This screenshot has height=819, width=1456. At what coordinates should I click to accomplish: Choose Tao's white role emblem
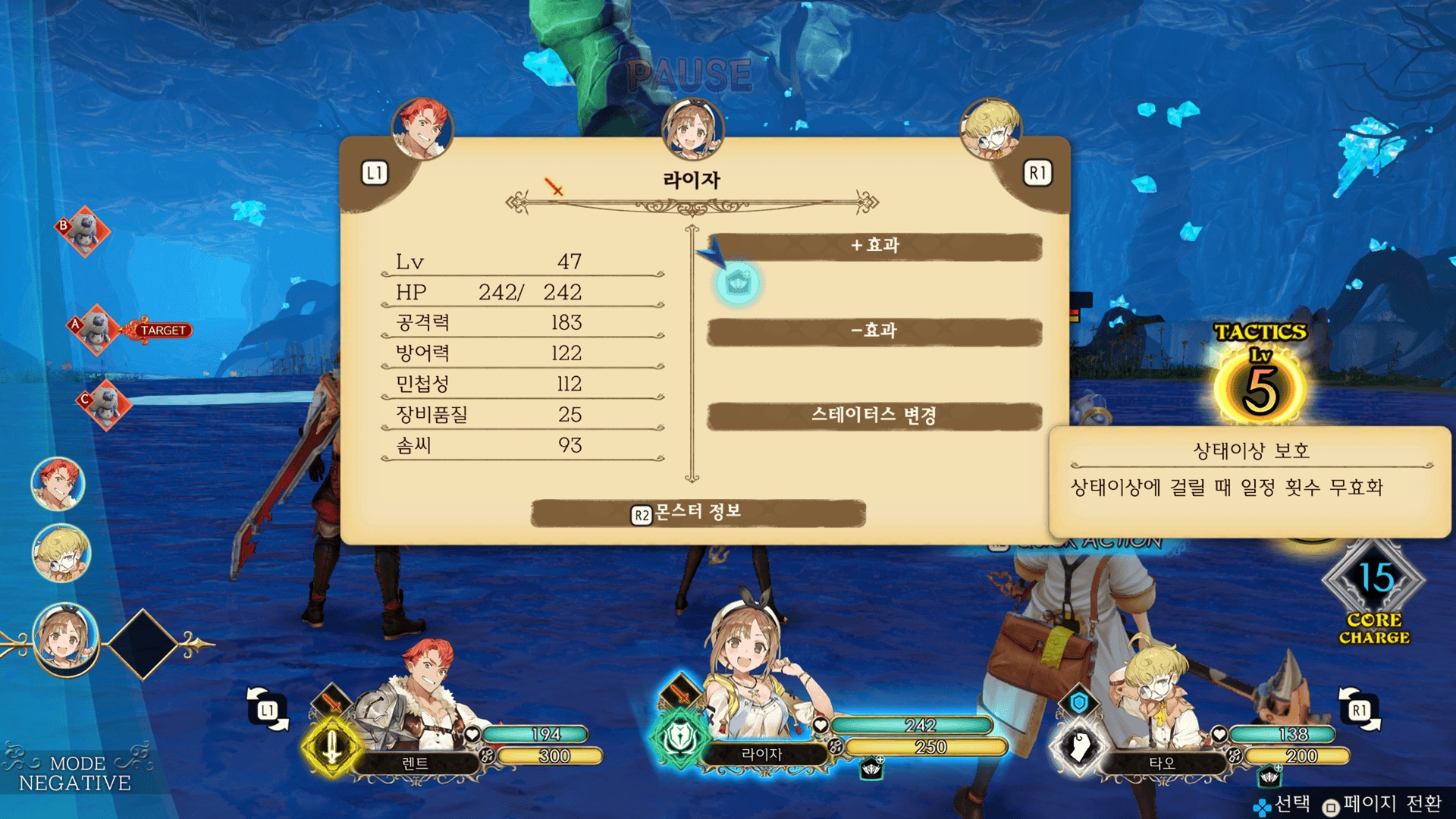click(1079, 747)
